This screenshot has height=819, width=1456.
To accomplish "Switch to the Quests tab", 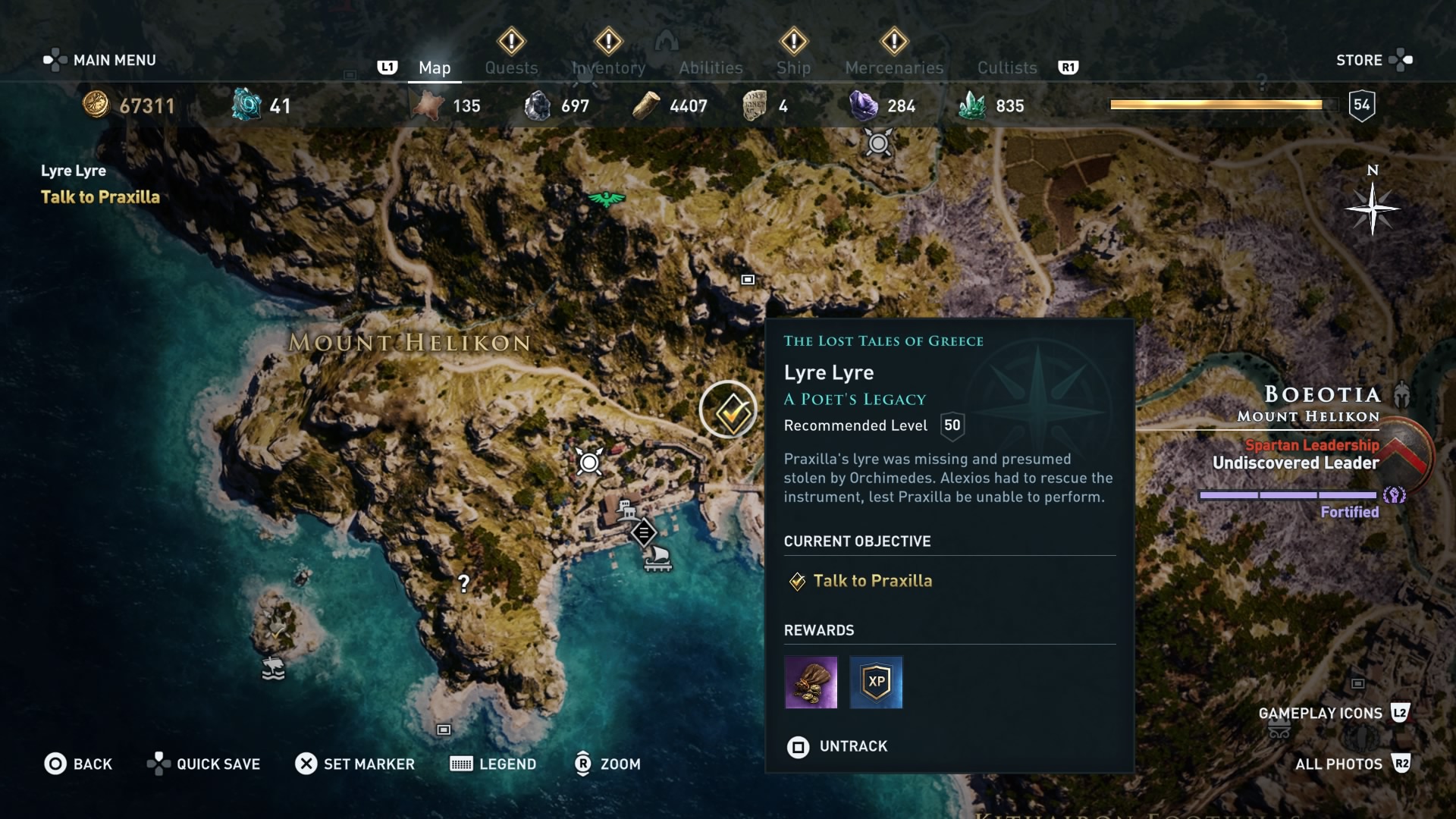I will point(511,67).
